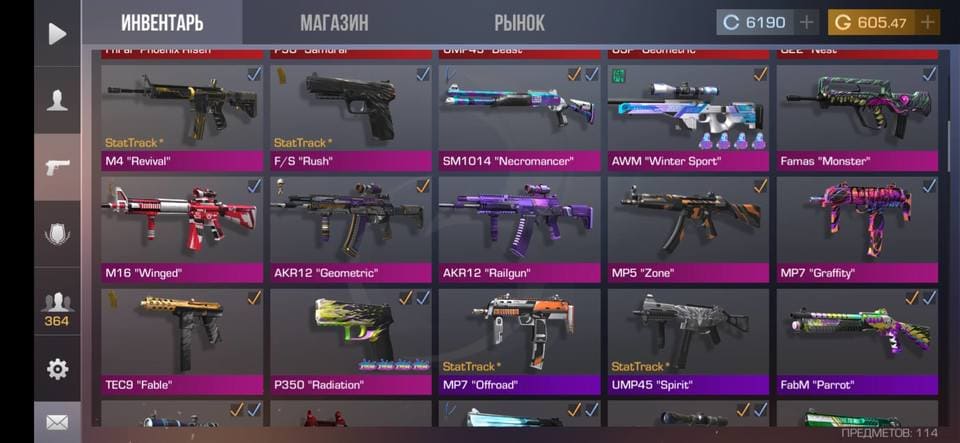Image resolution: width=960 pixels, height=443 pixels.
Task: Add silver coins with the plus button
Action: tap(807, 22)
